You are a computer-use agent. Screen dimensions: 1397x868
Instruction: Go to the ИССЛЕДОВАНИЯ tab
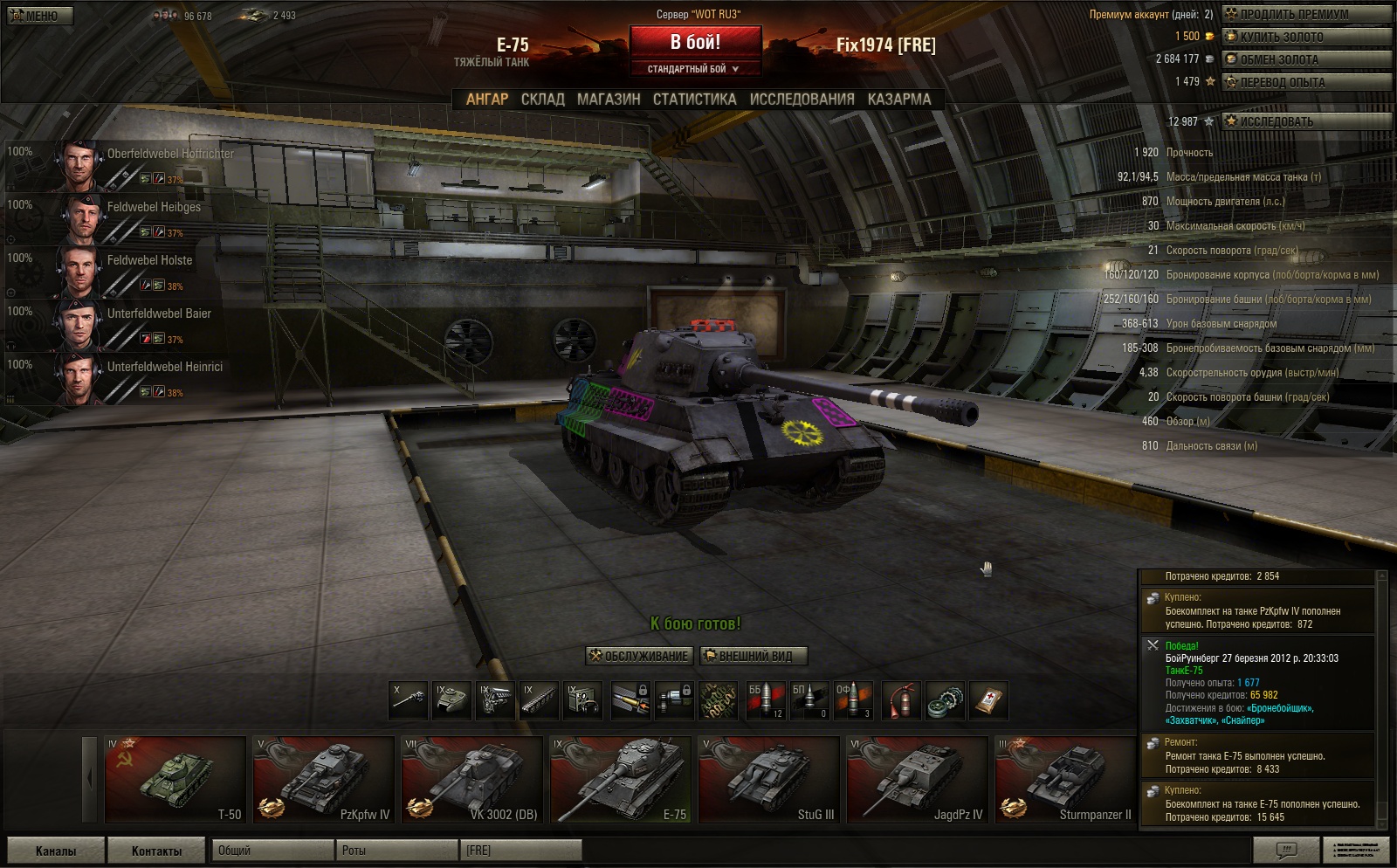pos(802,100)
